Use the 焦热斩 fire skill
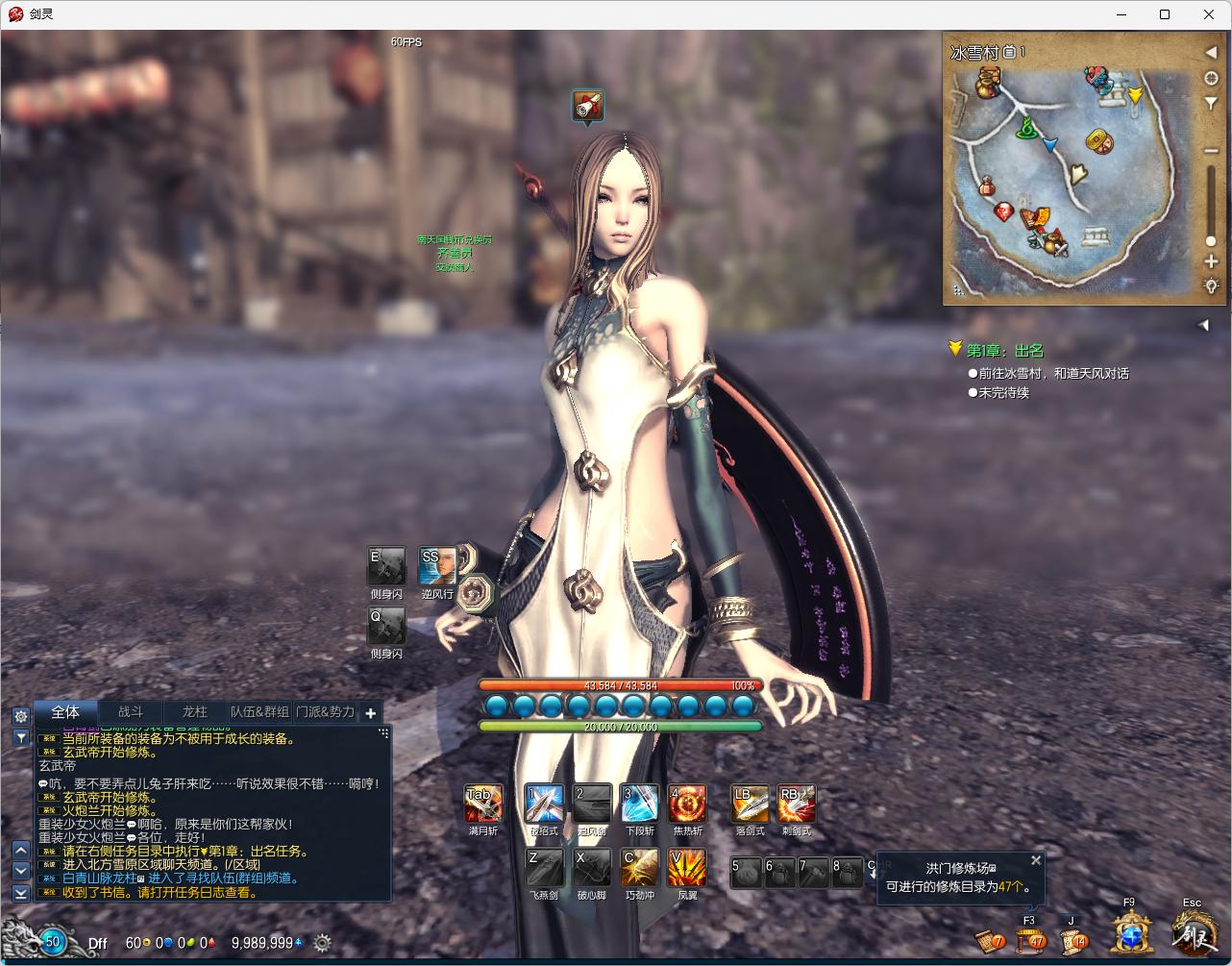1232x966 pixels. (687, 804)
